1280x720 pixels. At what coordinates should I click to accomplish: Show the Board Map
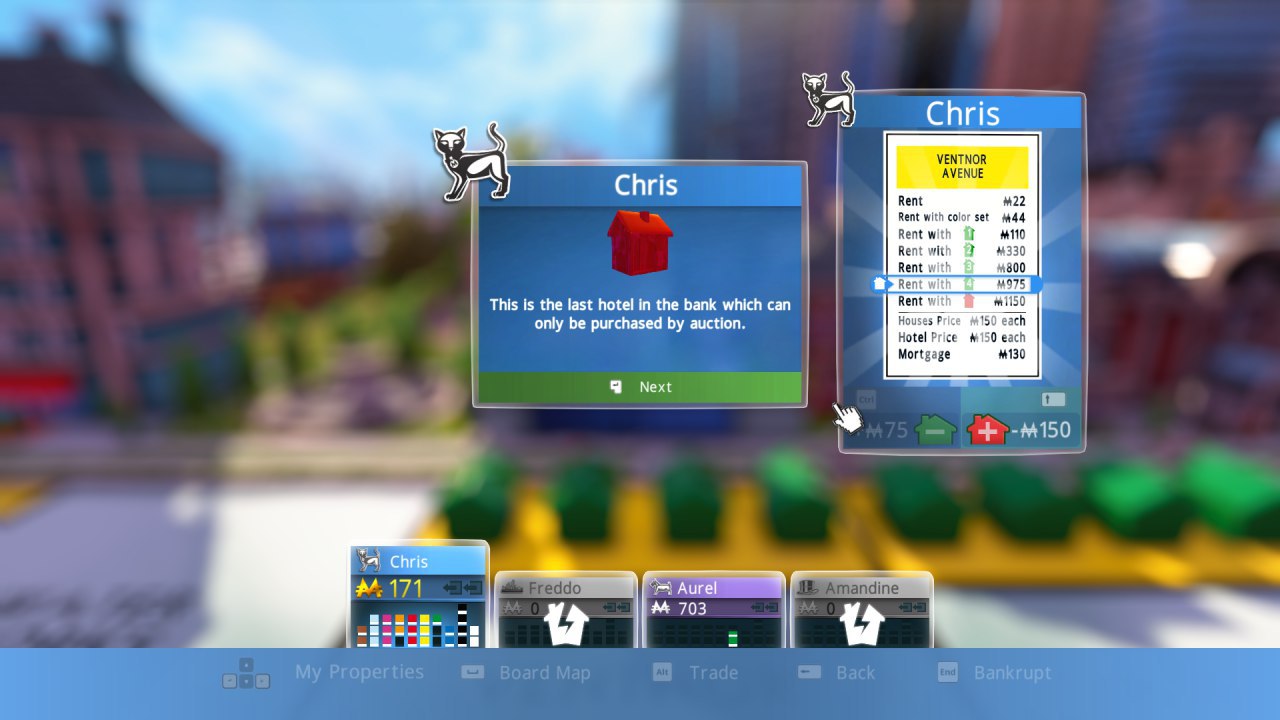coord(544,673)
